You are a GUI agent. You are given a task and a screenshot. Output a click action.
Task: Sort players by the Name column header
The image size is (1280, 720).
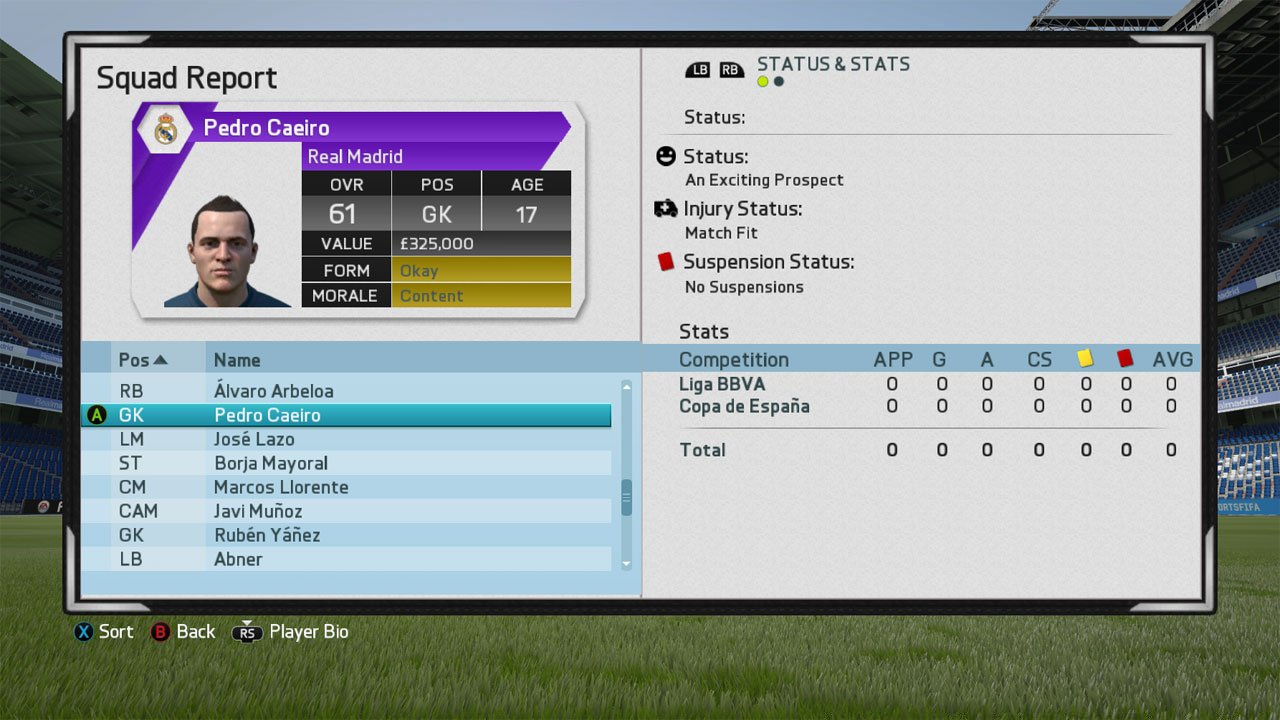(x=237, y=360)
